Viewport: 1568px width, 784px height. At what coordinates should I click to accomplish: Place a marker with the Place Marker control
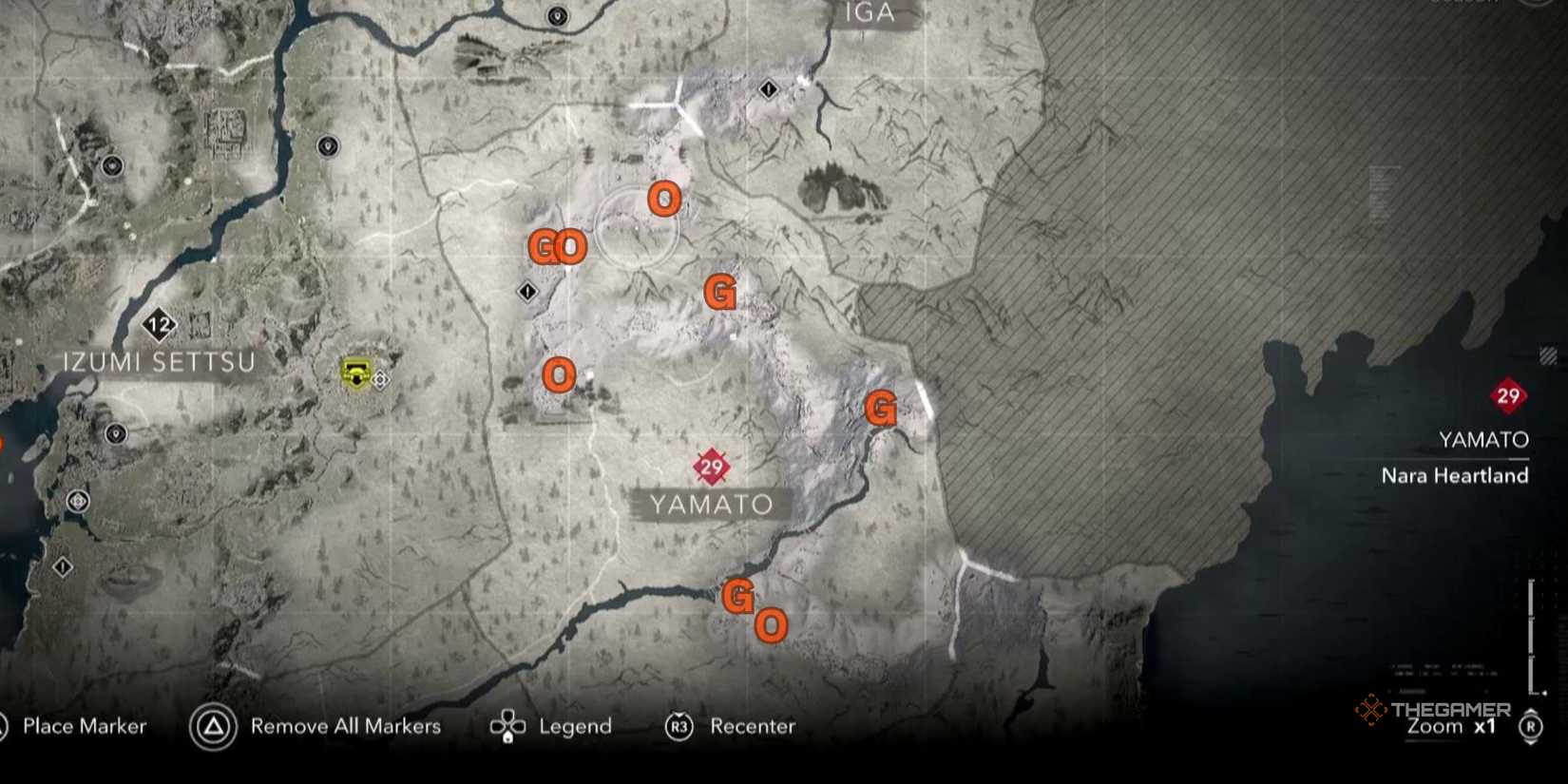(x=84, y=726)
